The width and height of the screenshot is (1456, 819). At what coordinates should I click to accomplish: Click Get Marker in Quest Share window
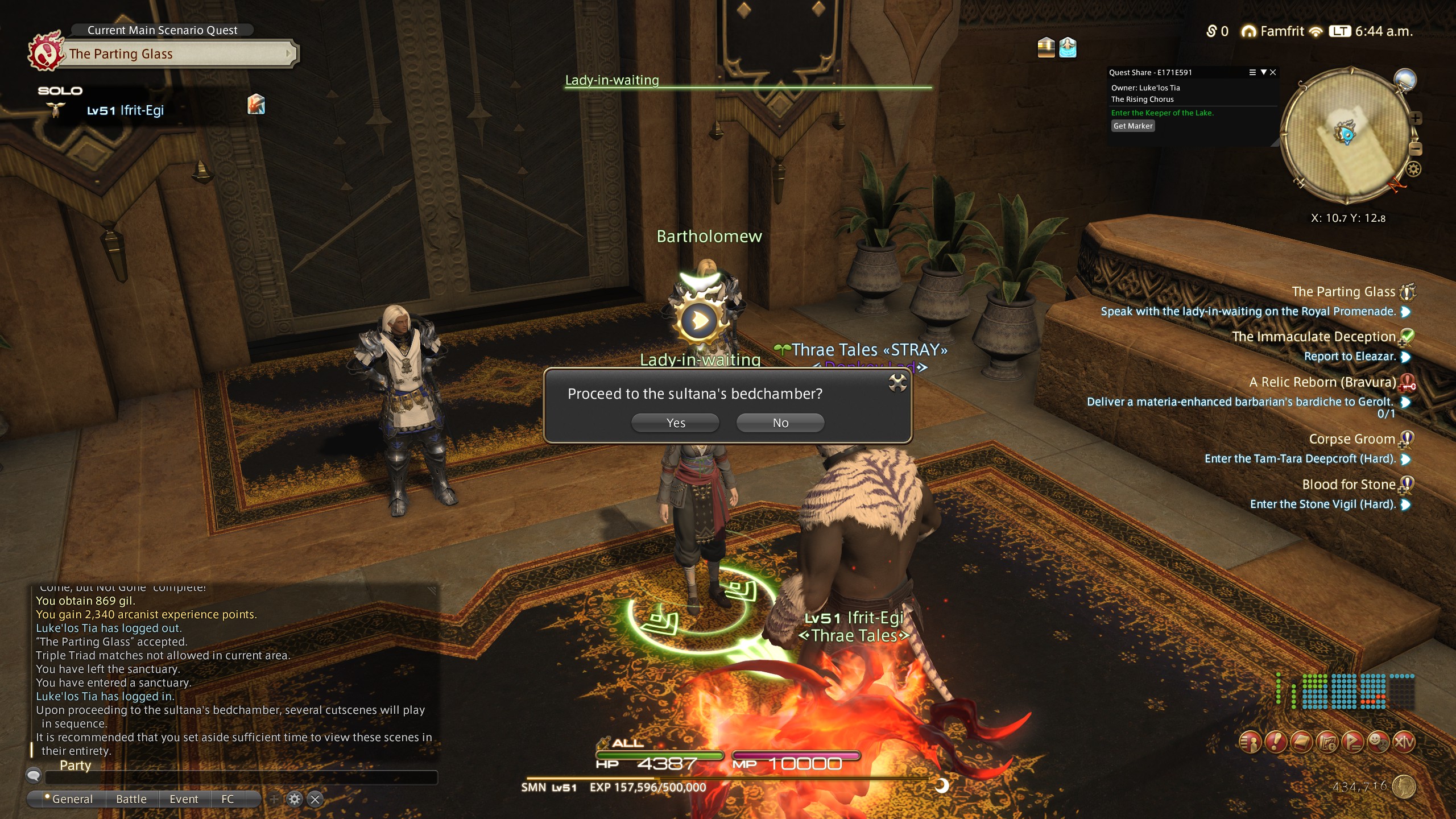[x=1132, y=126]
